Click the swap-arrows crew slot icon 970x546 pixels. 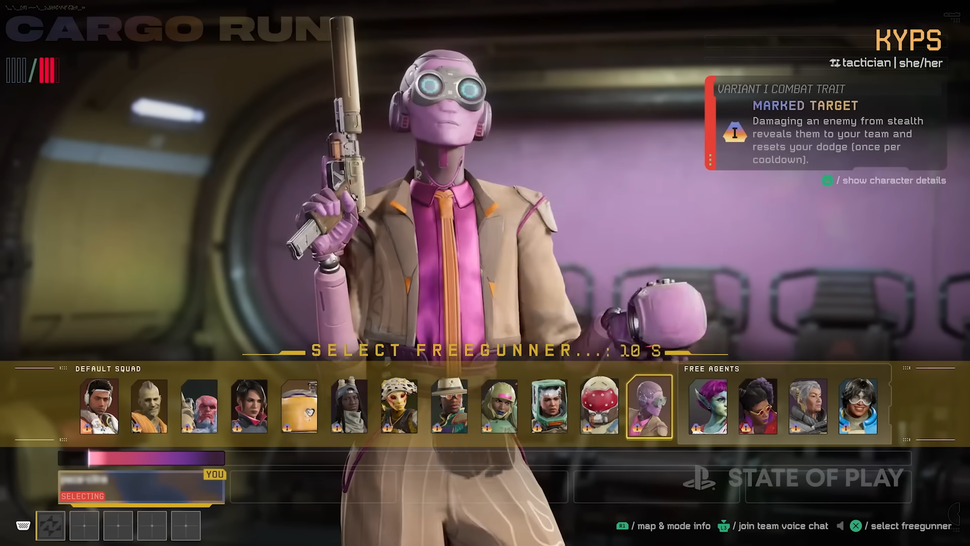click(x=51, y=525)
